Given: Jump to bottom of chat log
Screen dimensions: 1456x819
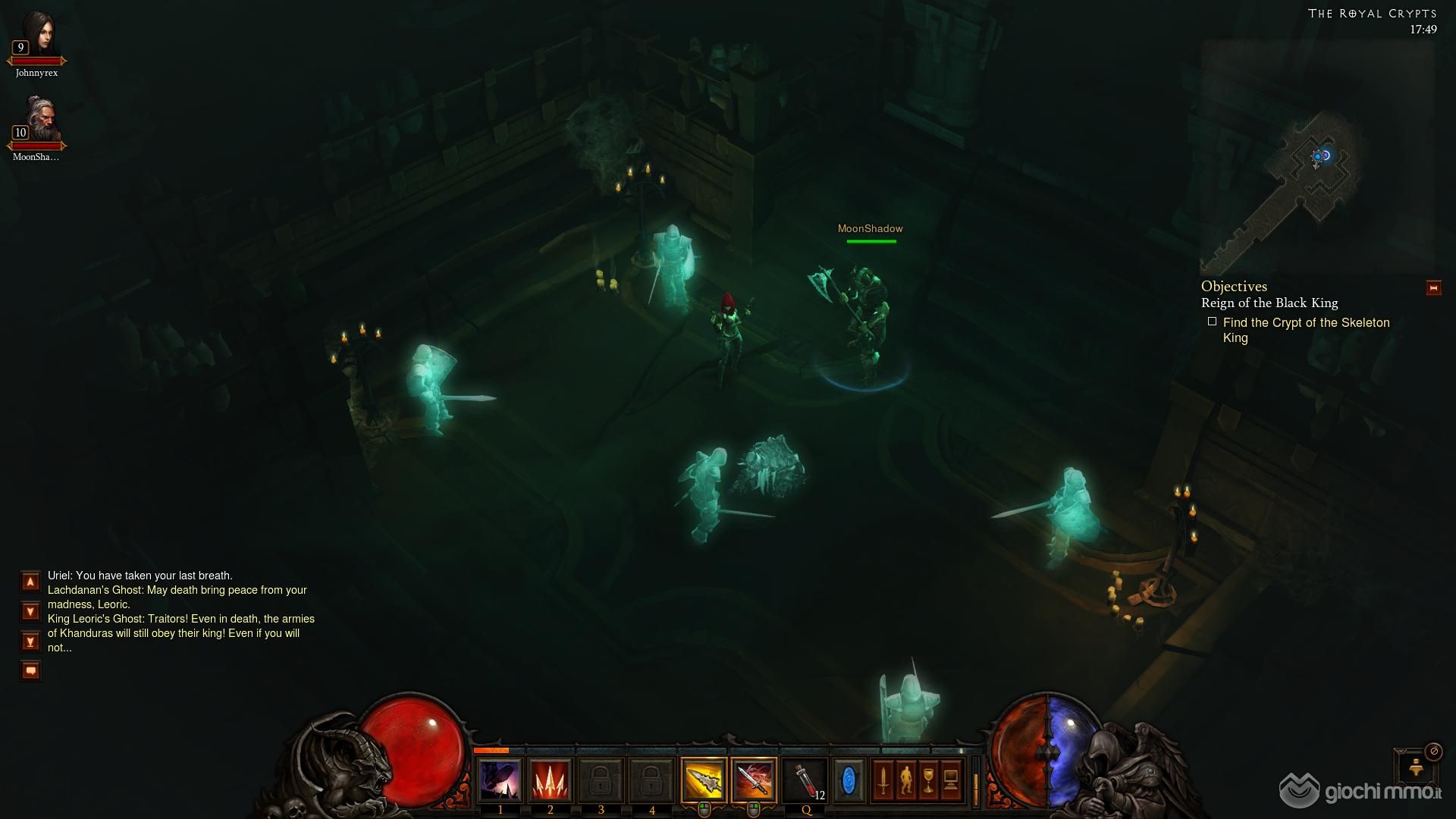Looking at the screenshot, I should click(x=30, y=642).
